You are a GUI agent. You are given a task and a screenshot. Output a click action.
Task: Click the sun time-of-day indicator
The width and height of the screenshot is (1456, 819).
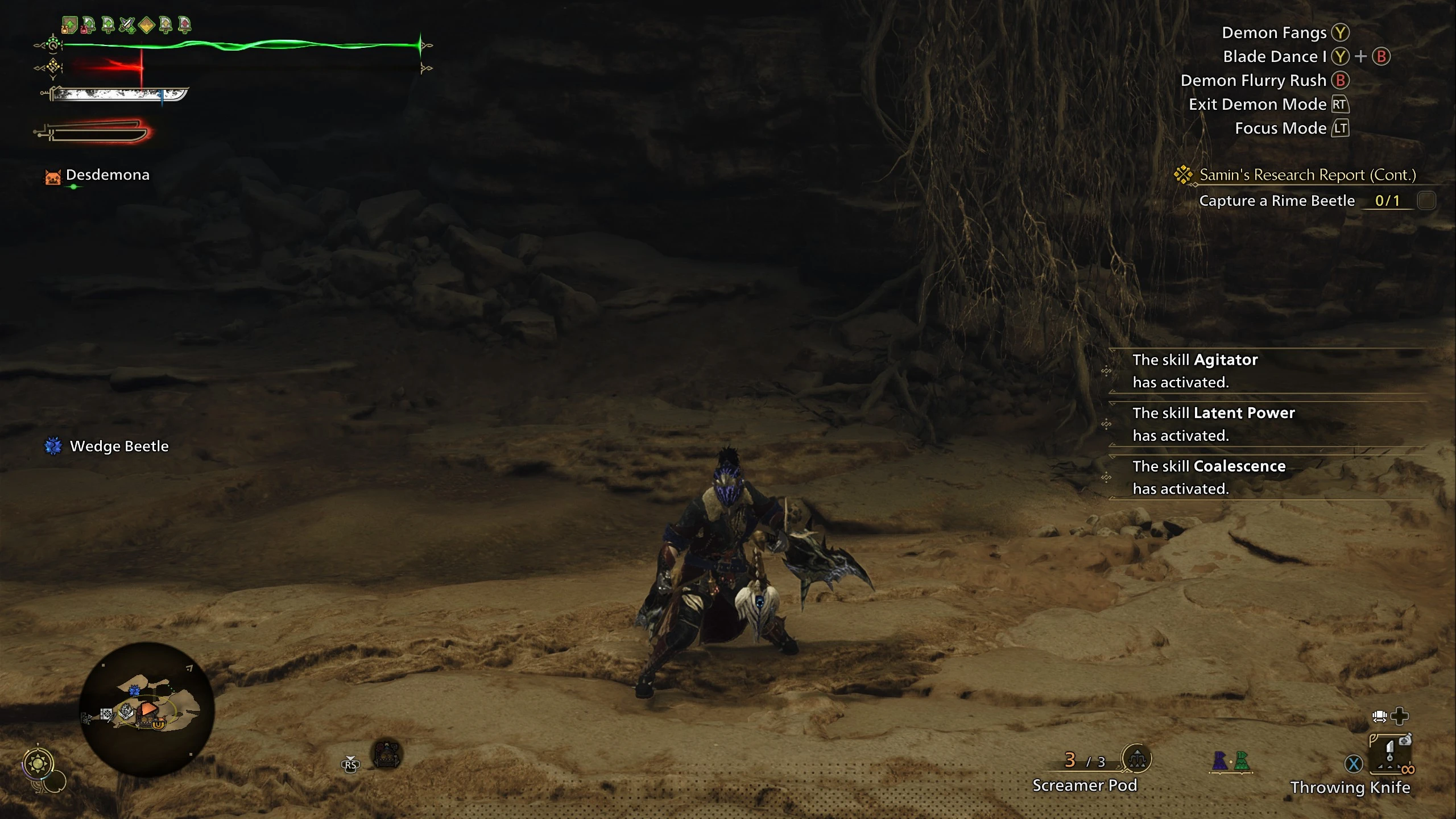pos(38,763)
